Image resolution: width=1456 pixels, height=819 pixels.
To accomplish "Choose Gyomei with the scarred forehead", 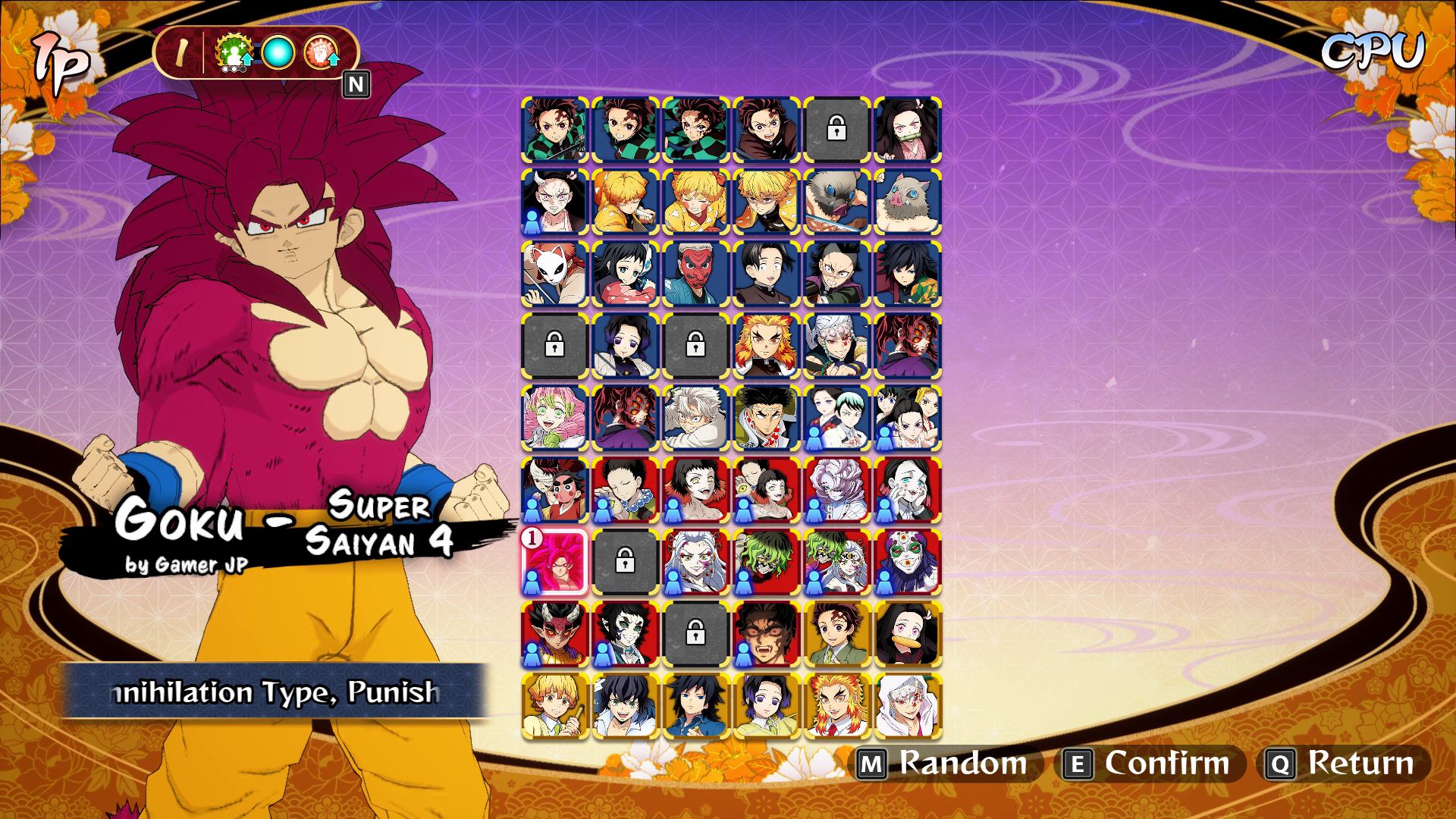I will tap(766, 418).
